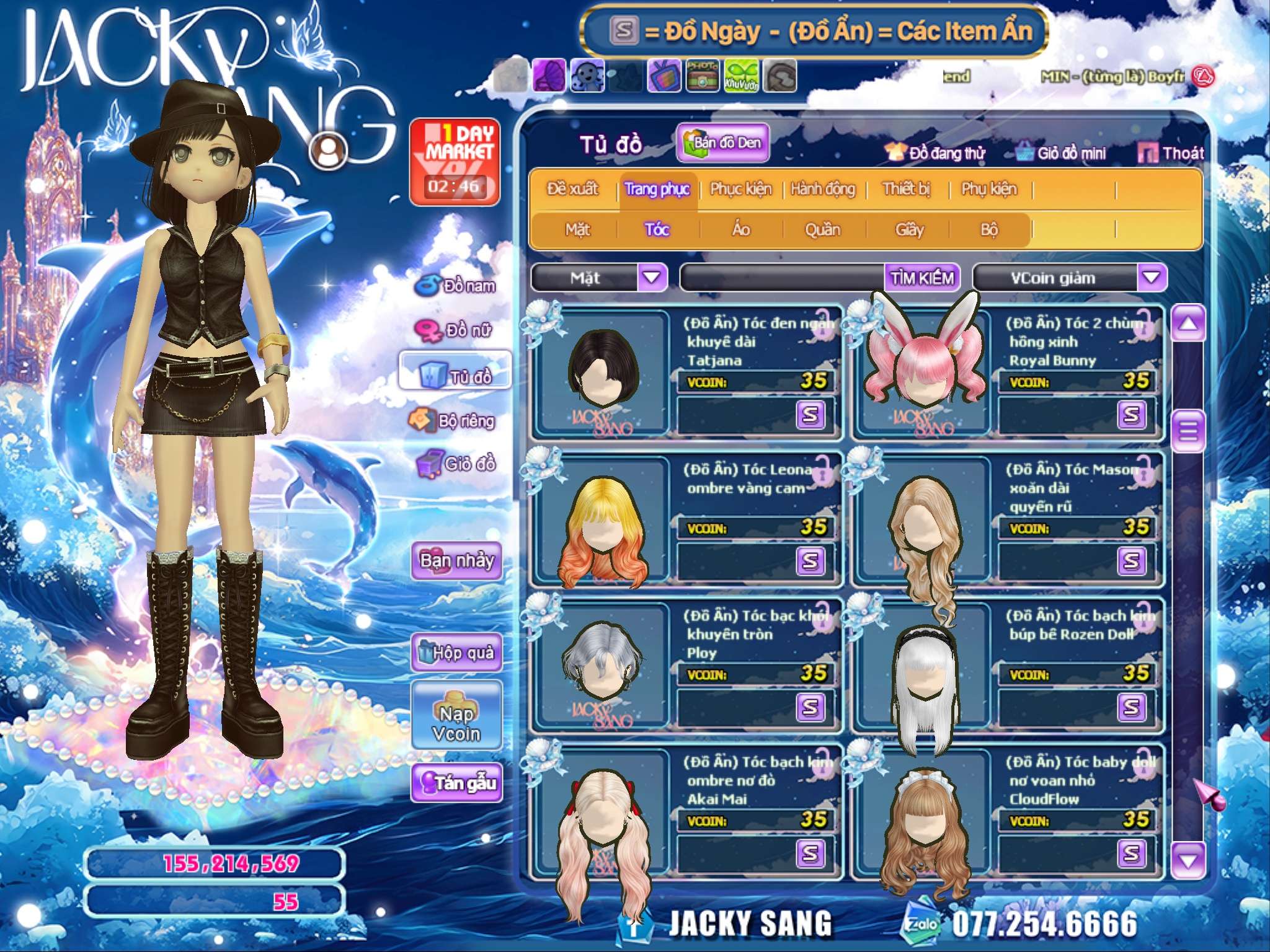The image size is (1270, 952).
Task: Show the Giầy shoes subcategory
Action: 910,230
